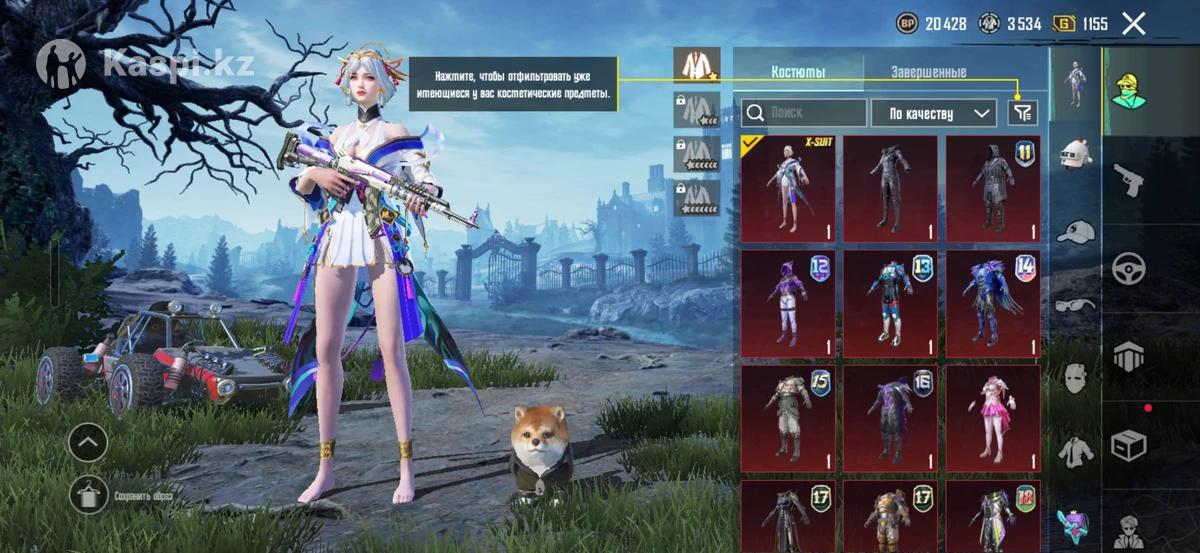Close the inventory with the X button
The image size is (1200, 553).
1133,24
